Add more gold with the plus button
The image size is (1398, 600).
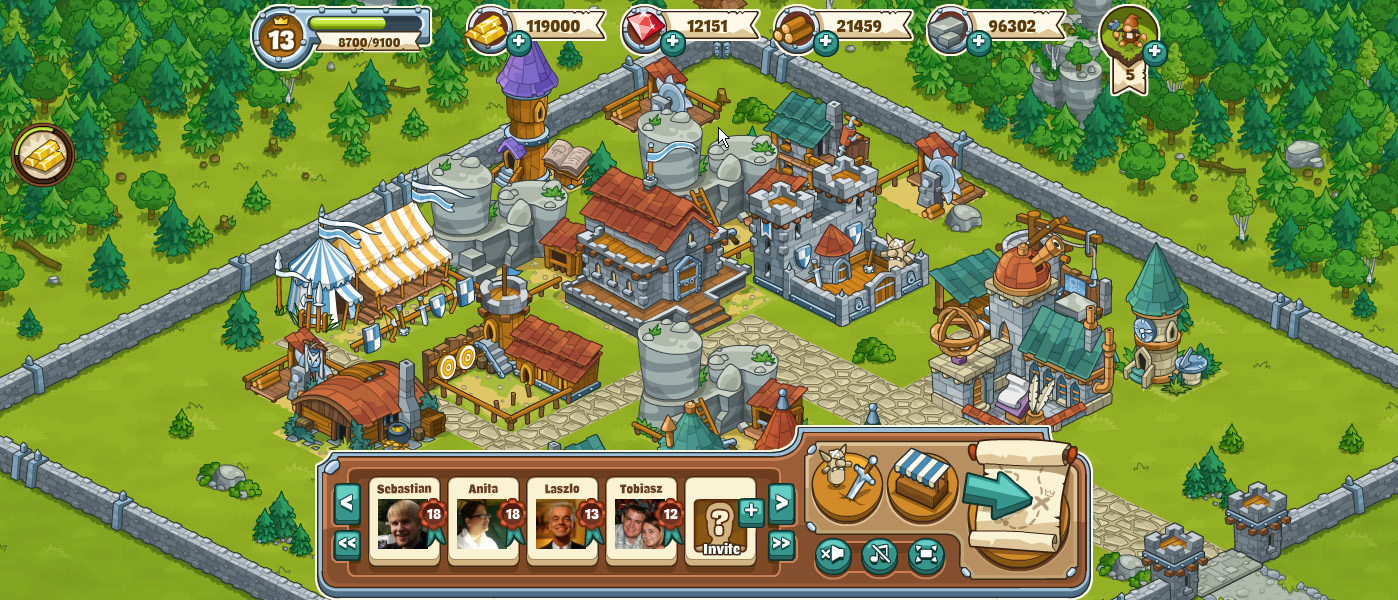(x=518, y=43)
